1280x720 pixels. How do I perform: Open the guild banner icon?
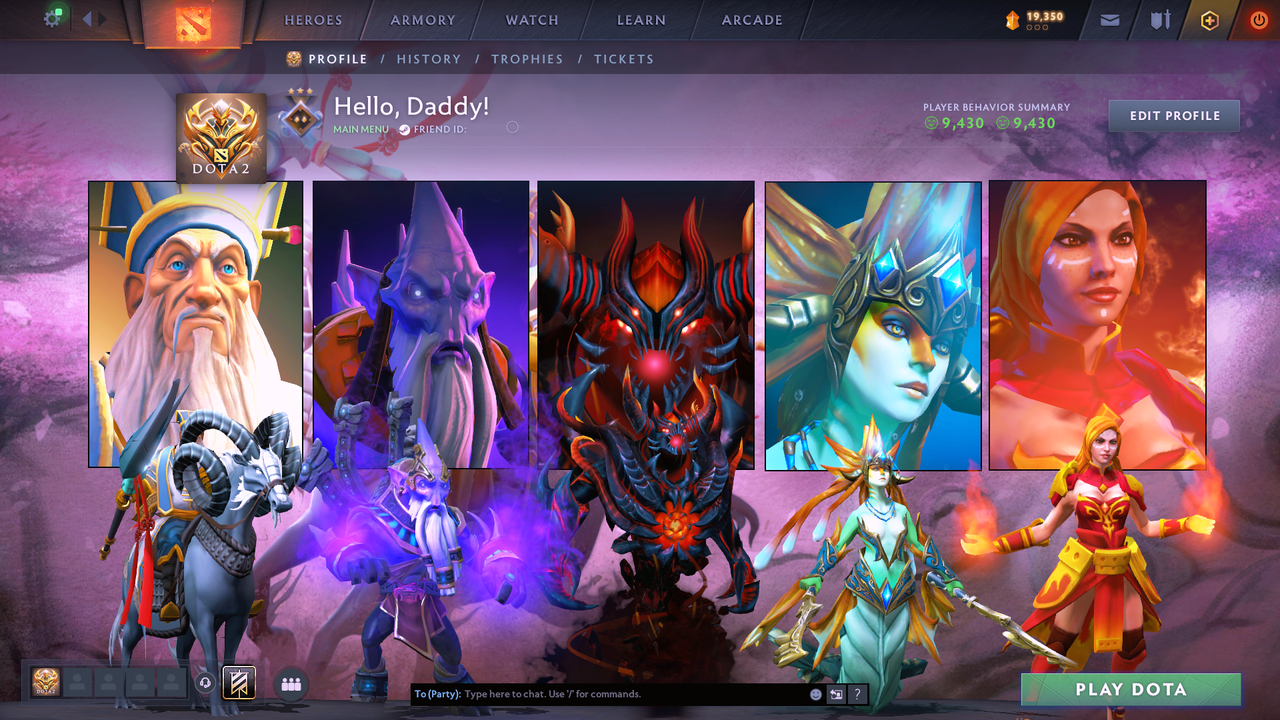(x=237, y=682)
